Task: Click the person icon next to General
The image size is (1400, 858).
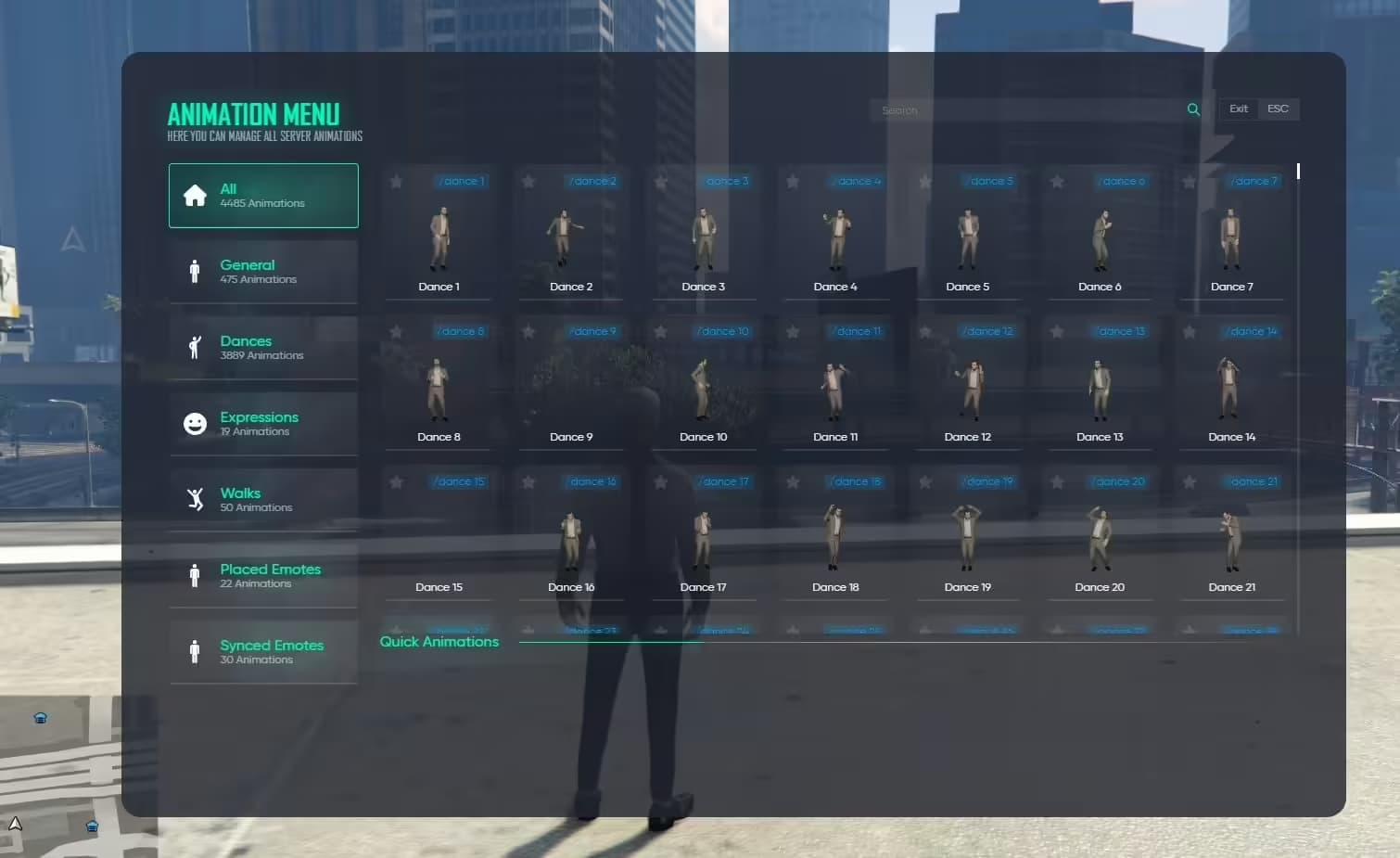Action: pos(196,271)
